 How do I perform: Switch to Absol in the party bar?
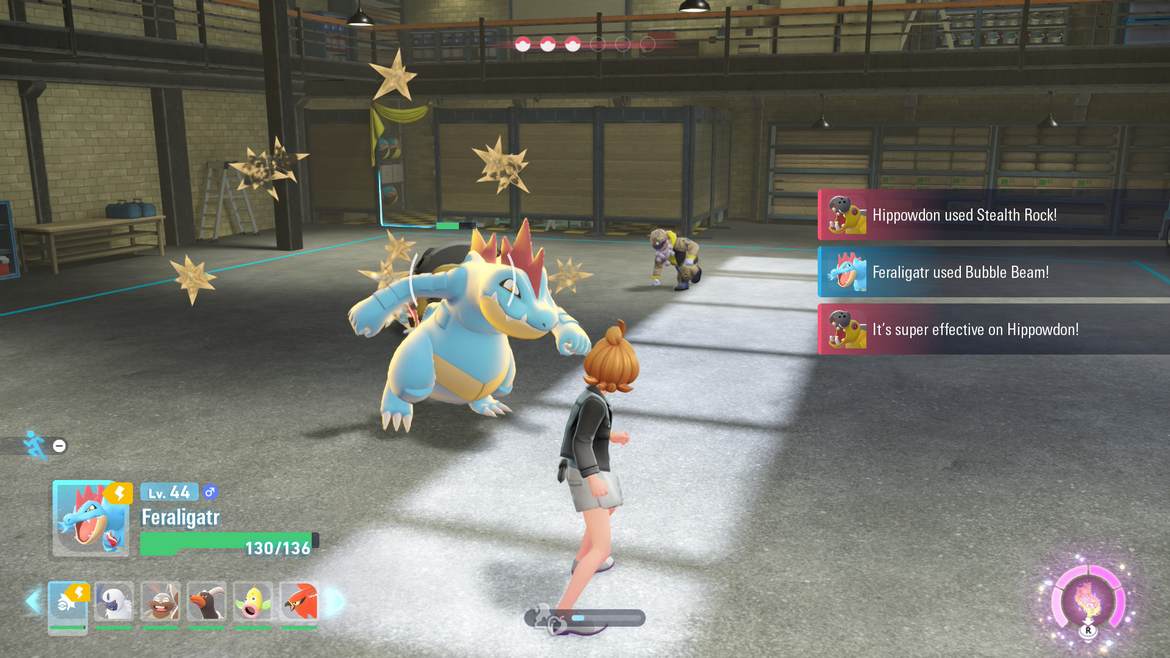pos(114,602)
